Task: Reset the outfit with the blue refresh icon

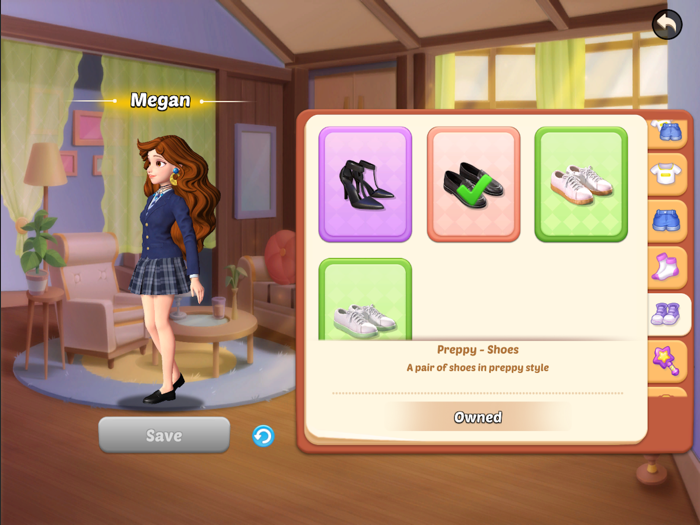Action: point(263,436)
